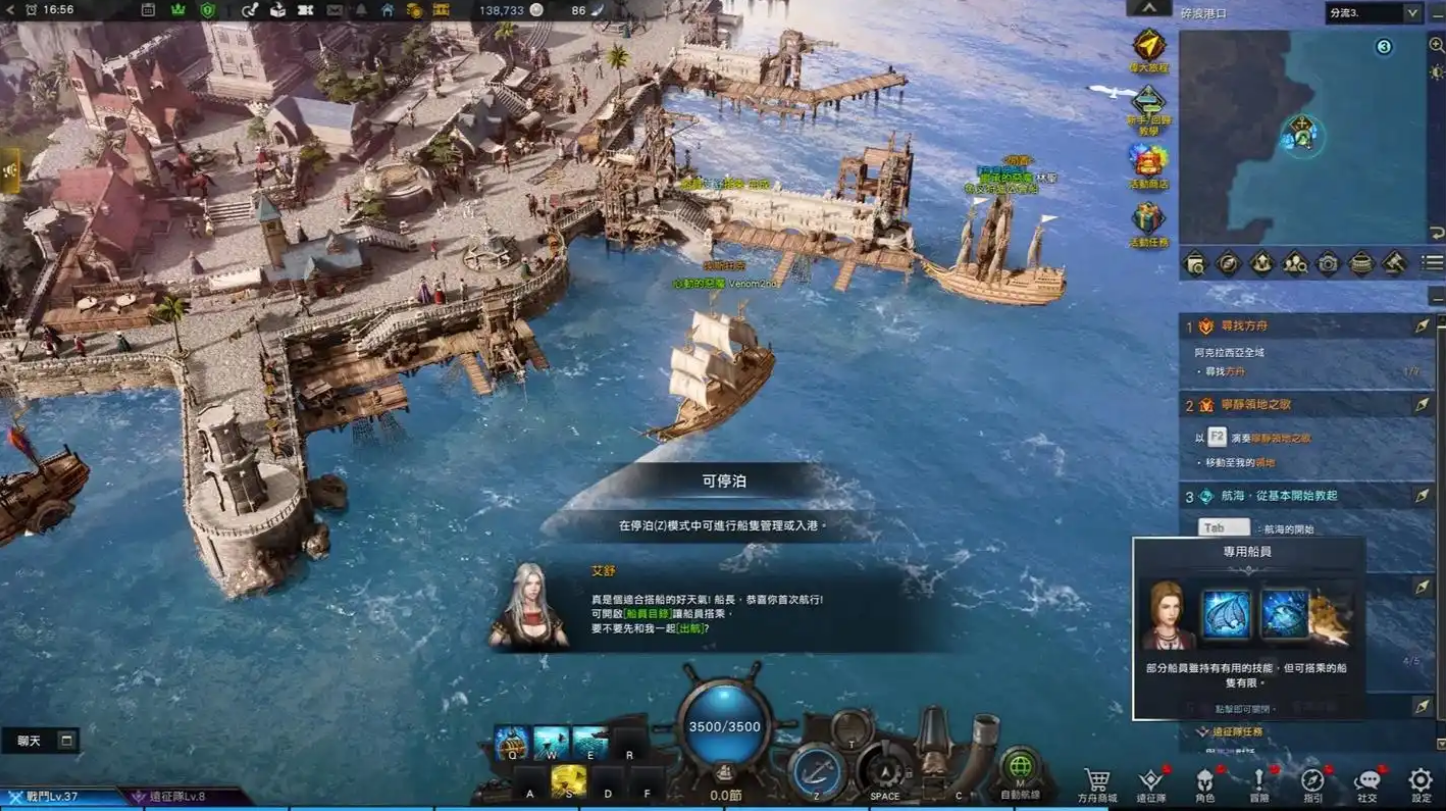Activate the anchor docking button

coord(817,773)
